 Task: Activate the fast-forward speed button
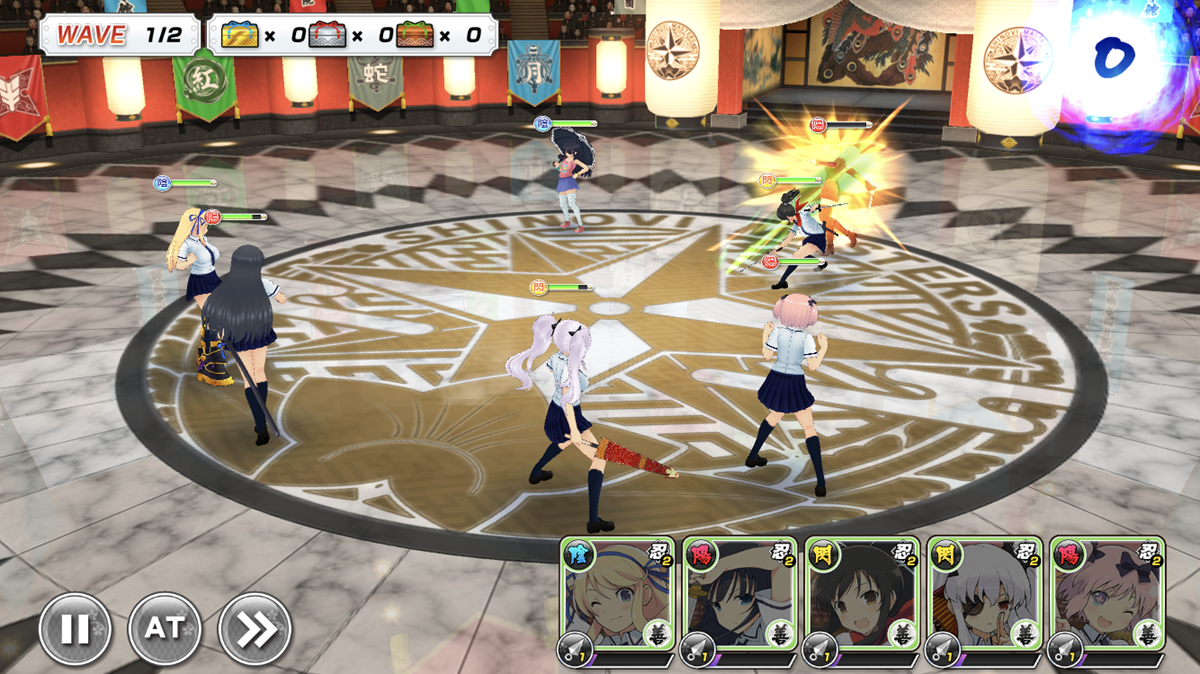[x=254, y=629]
